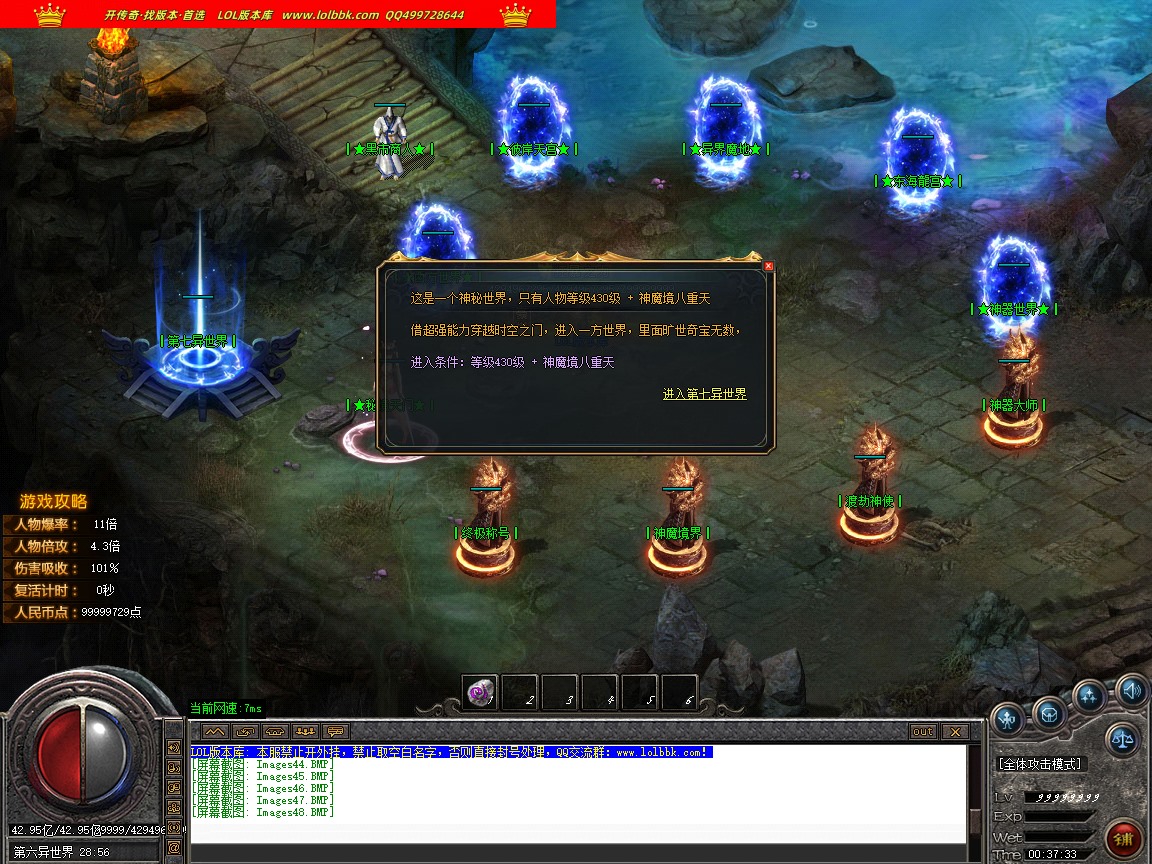Open the sparkle skills orb button
Screen dimensions: 1152x864
click(x=1089, y=695)
